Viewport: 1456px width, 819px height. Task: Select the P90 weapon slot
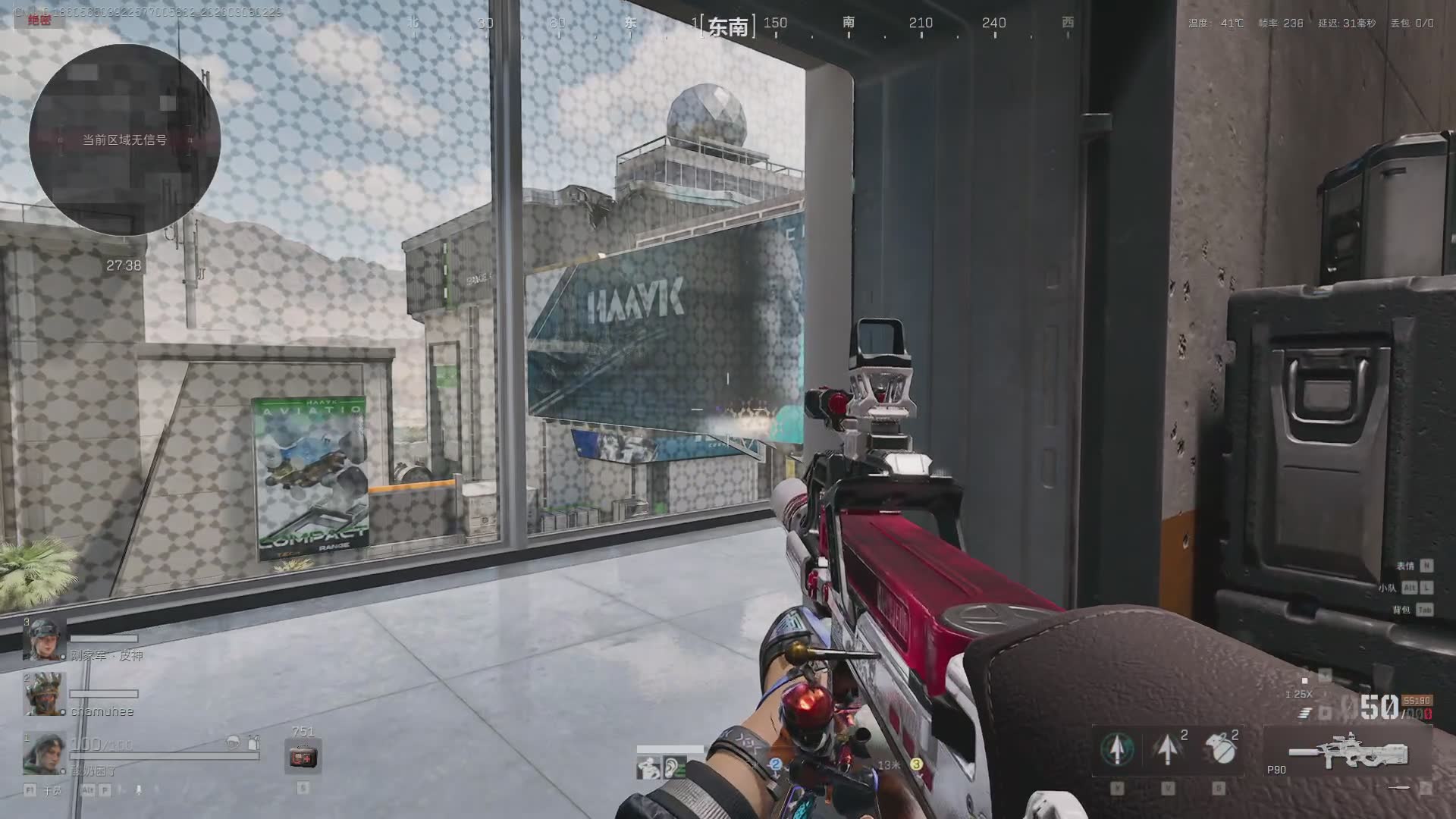pyautogui.click(x=1348, y=752)
